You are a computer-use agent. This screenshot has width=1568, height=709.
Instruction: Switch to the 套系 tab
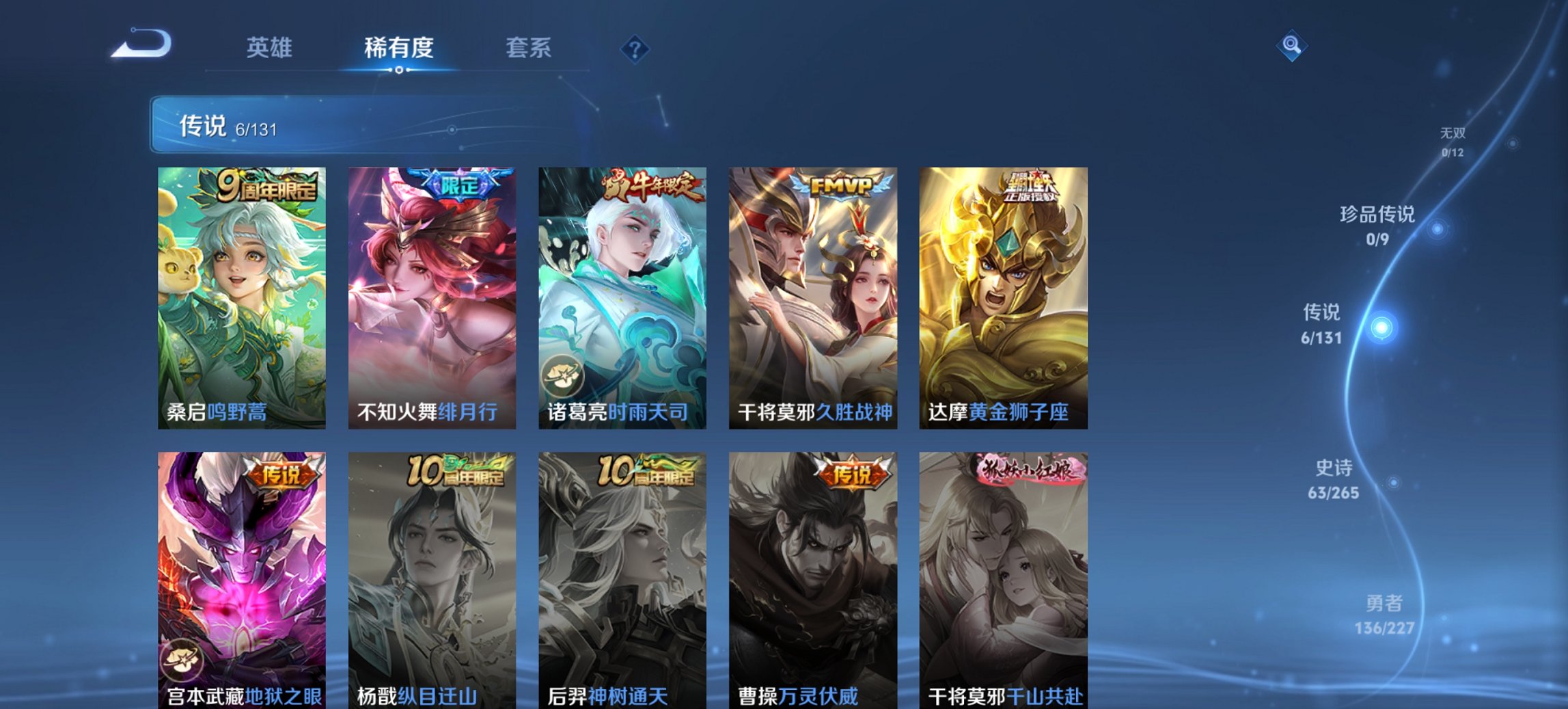(x=529, y=49)
